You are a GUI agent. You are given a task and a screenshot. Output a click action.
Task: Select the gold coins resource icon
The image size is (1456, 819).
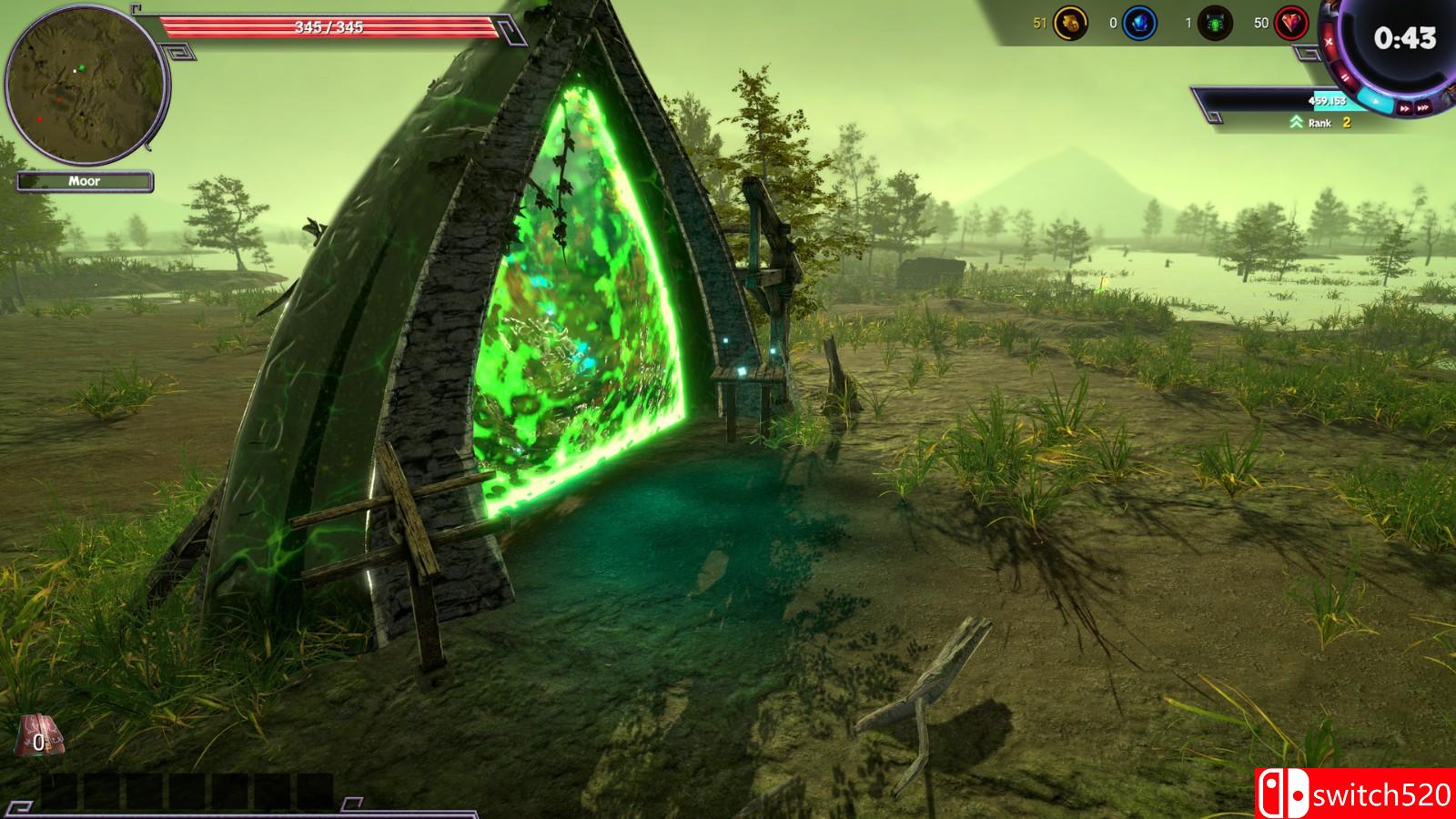[1070, 23]
